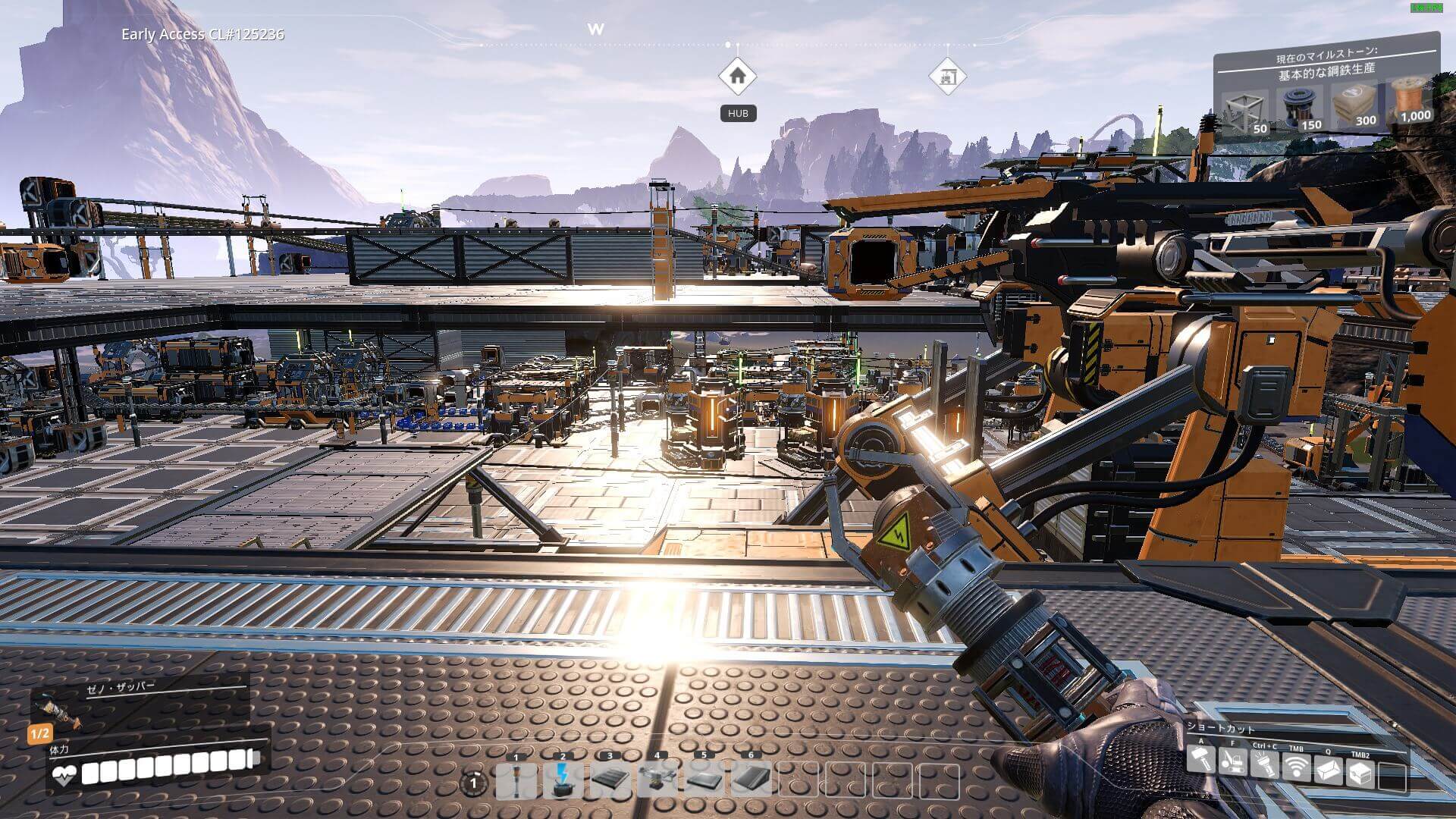This screenshot has width=1456, height=819.
Task: Toggle the flashlight shortcut icon
Action: [x=1264, y=764]
